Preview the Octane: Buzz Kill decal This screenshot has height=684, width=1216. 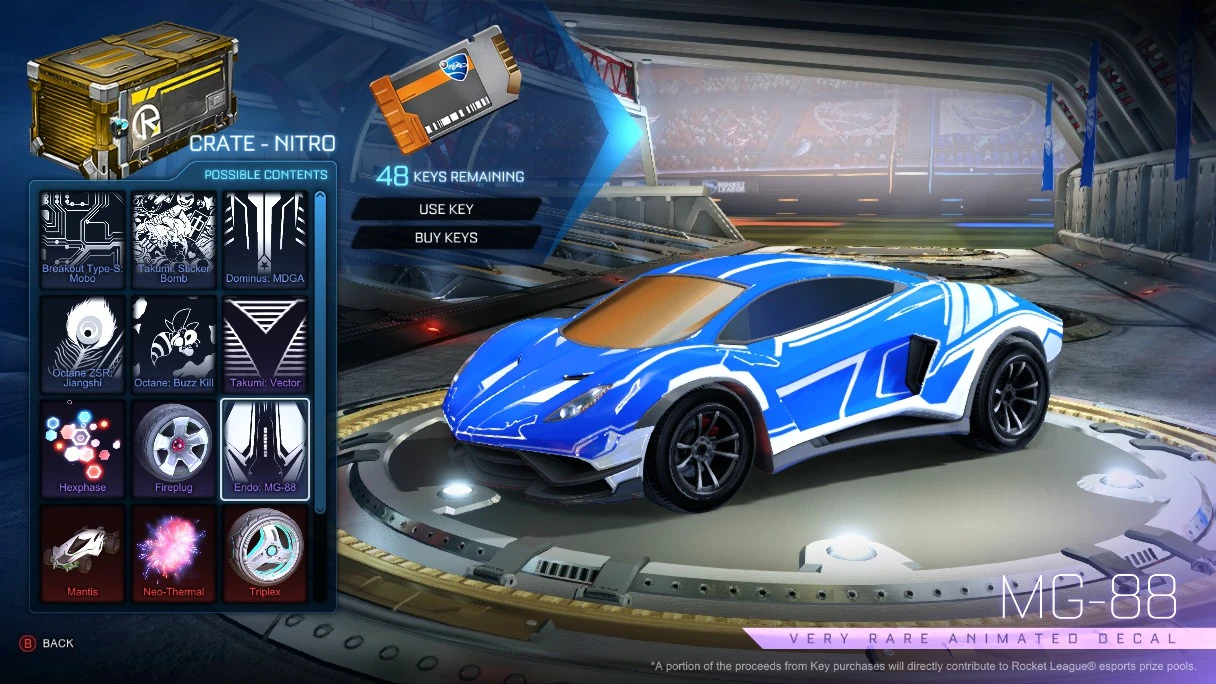(x=174, y=343)
